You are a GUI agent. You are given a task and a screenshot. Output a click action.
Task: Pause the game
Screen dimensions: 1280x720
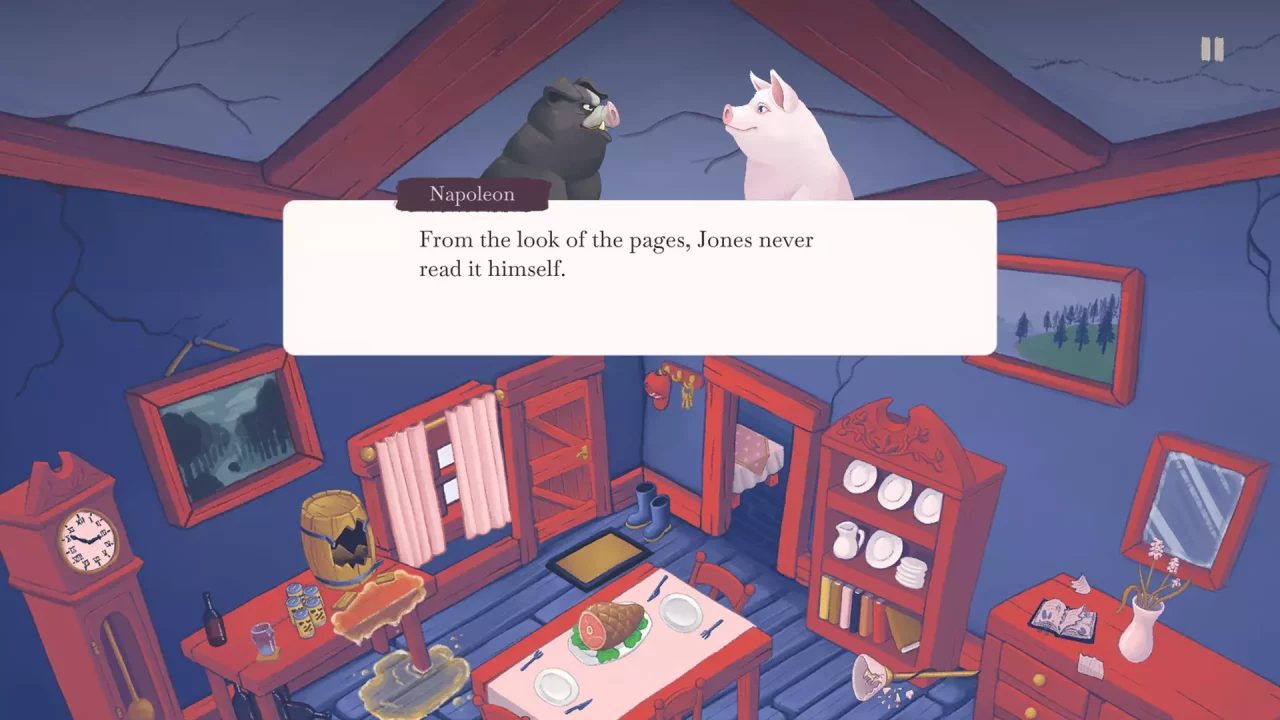[1213, 45]
